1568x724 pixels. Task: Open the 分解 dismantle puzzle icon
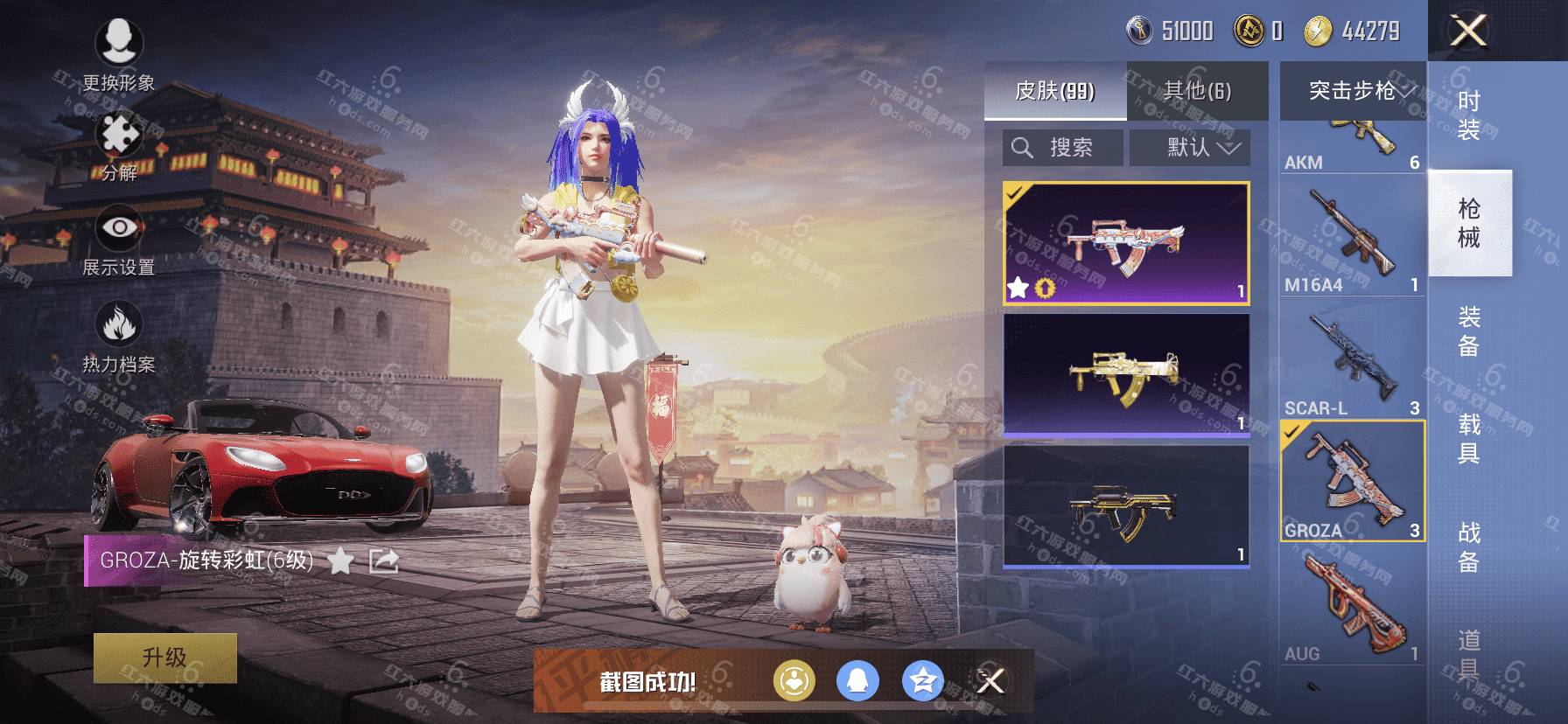tap(119, 147)
